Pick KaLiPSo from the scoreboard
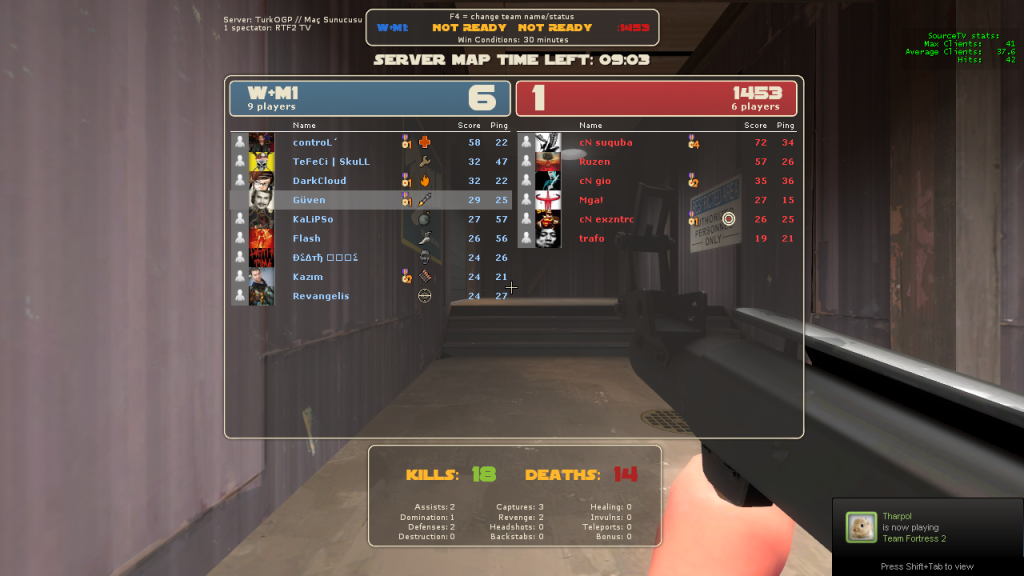 (313, 219)
